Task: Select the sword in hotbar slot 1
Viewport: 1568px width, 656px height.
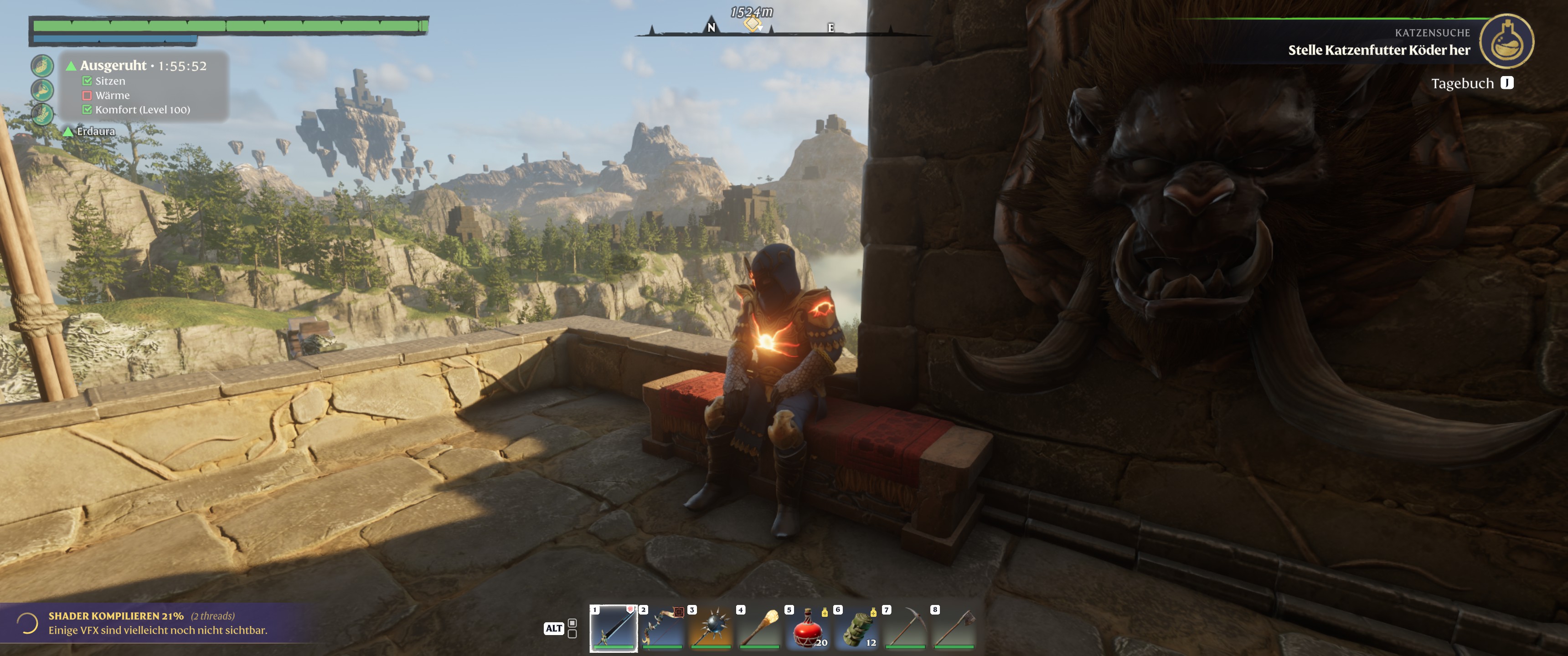Action: (x=613, y=627)
